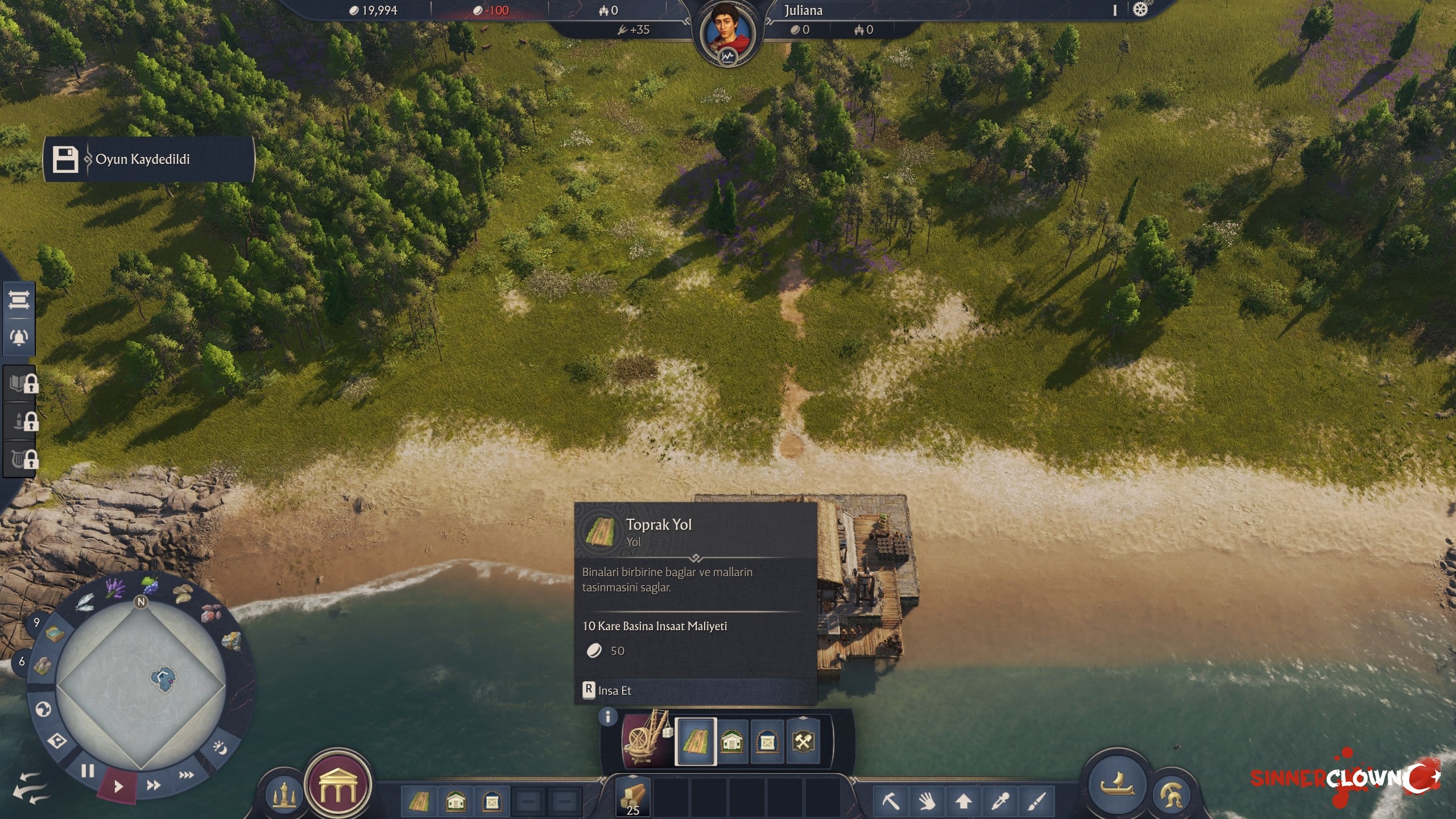
Task: Activate the move building hand tool
Action: pos(927,801)
